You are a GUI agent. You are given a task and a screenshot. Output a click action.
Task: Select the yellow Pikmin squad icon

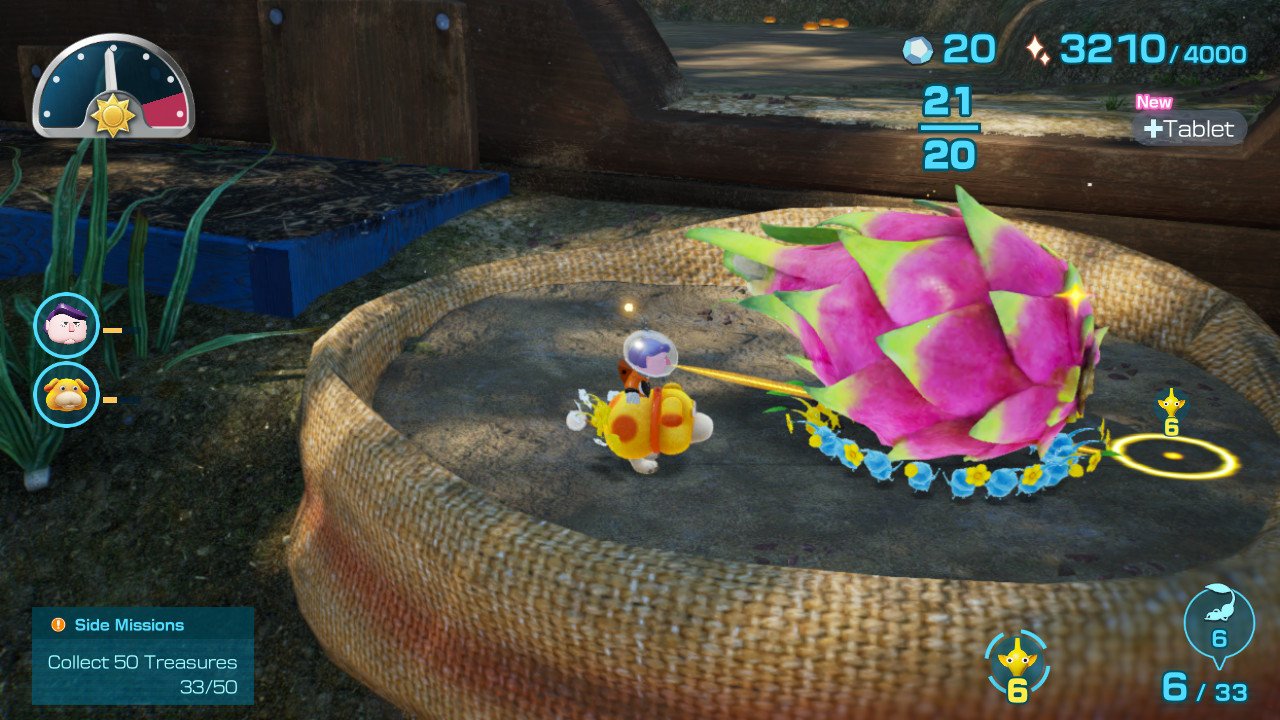click(x=1017, y=663)
